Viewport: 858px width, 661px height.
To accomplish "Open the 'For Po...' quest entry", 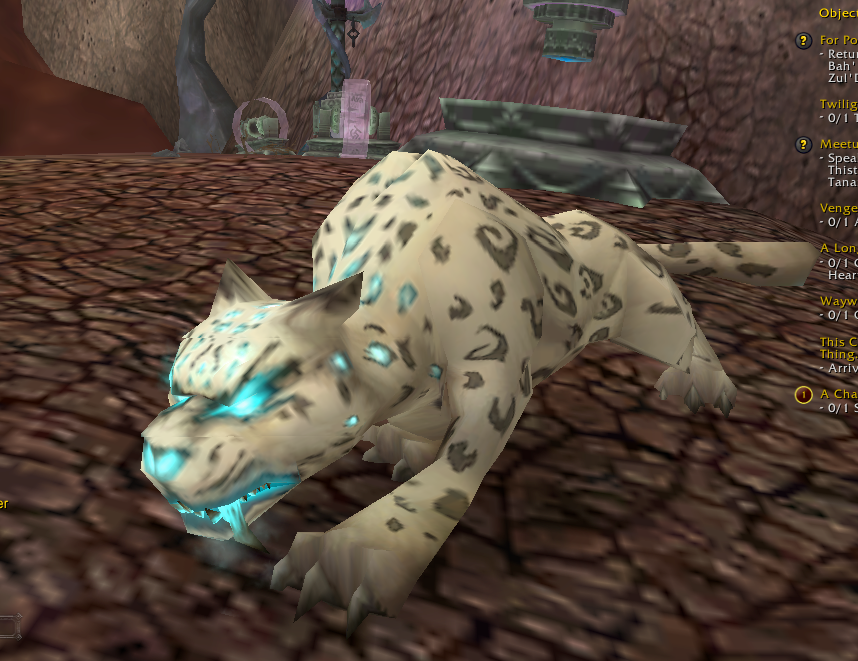I will (838, 40).
